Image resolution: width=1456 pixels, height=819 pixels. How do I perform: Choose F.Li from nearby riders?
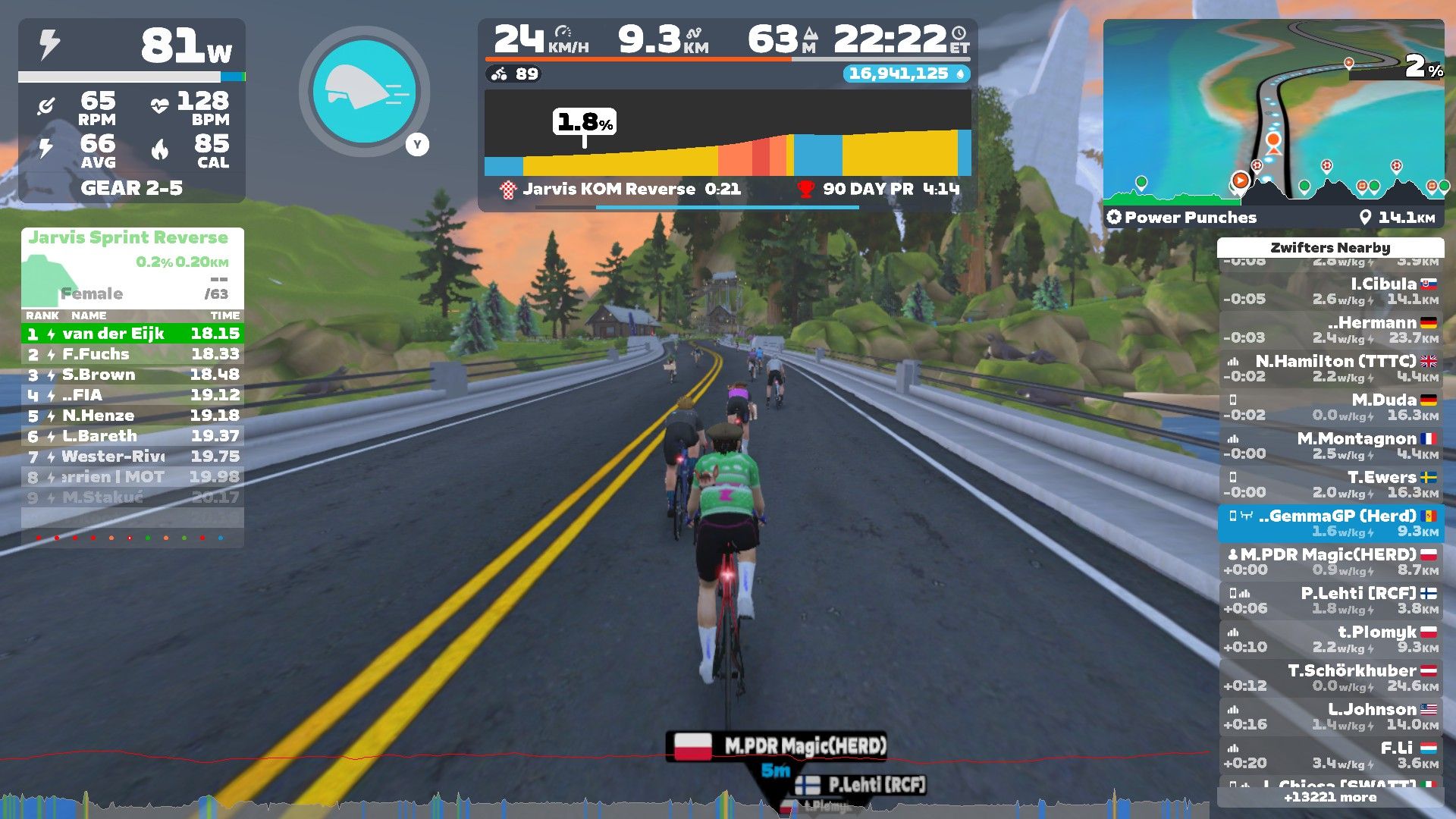pos(1331,755)
